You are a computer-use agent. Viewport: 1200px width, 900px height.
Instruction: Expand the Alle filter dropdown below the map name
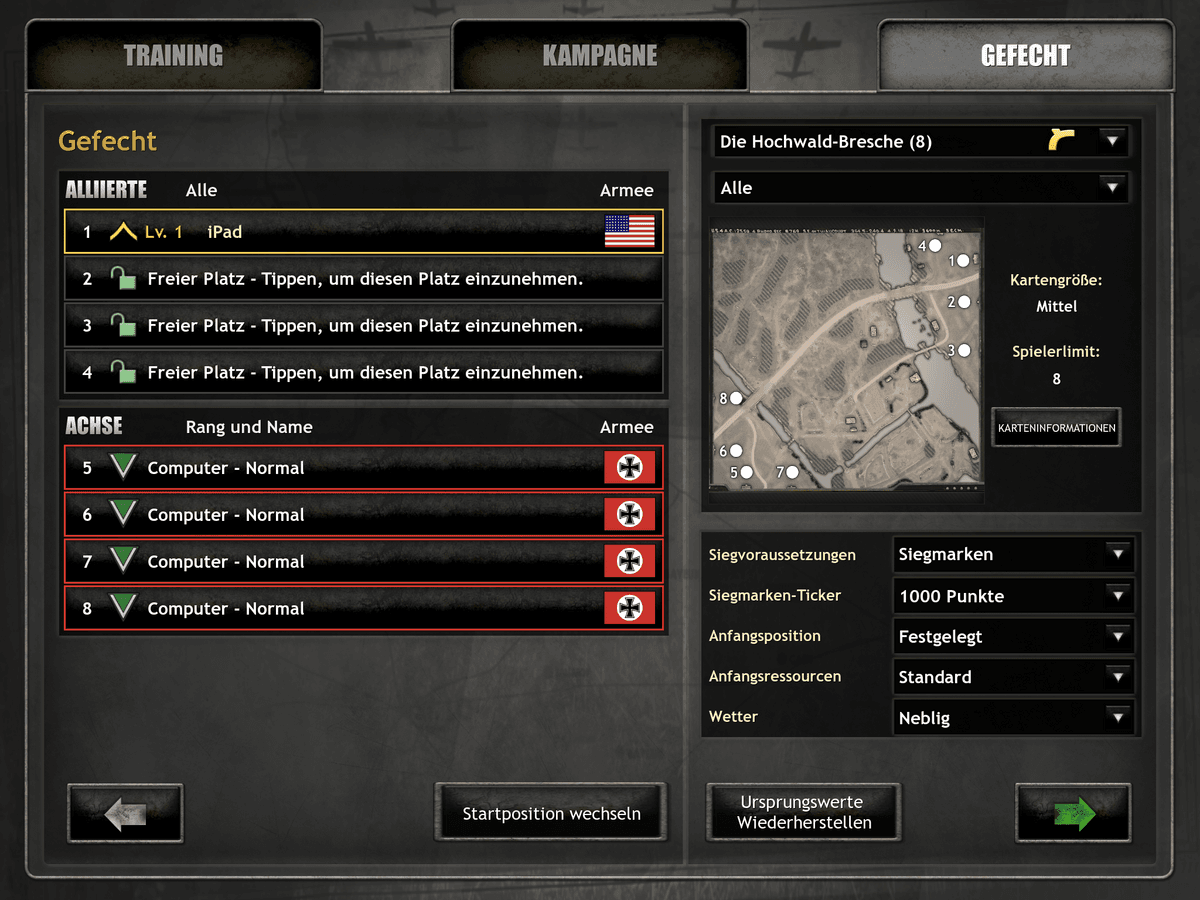pos(921,188)
